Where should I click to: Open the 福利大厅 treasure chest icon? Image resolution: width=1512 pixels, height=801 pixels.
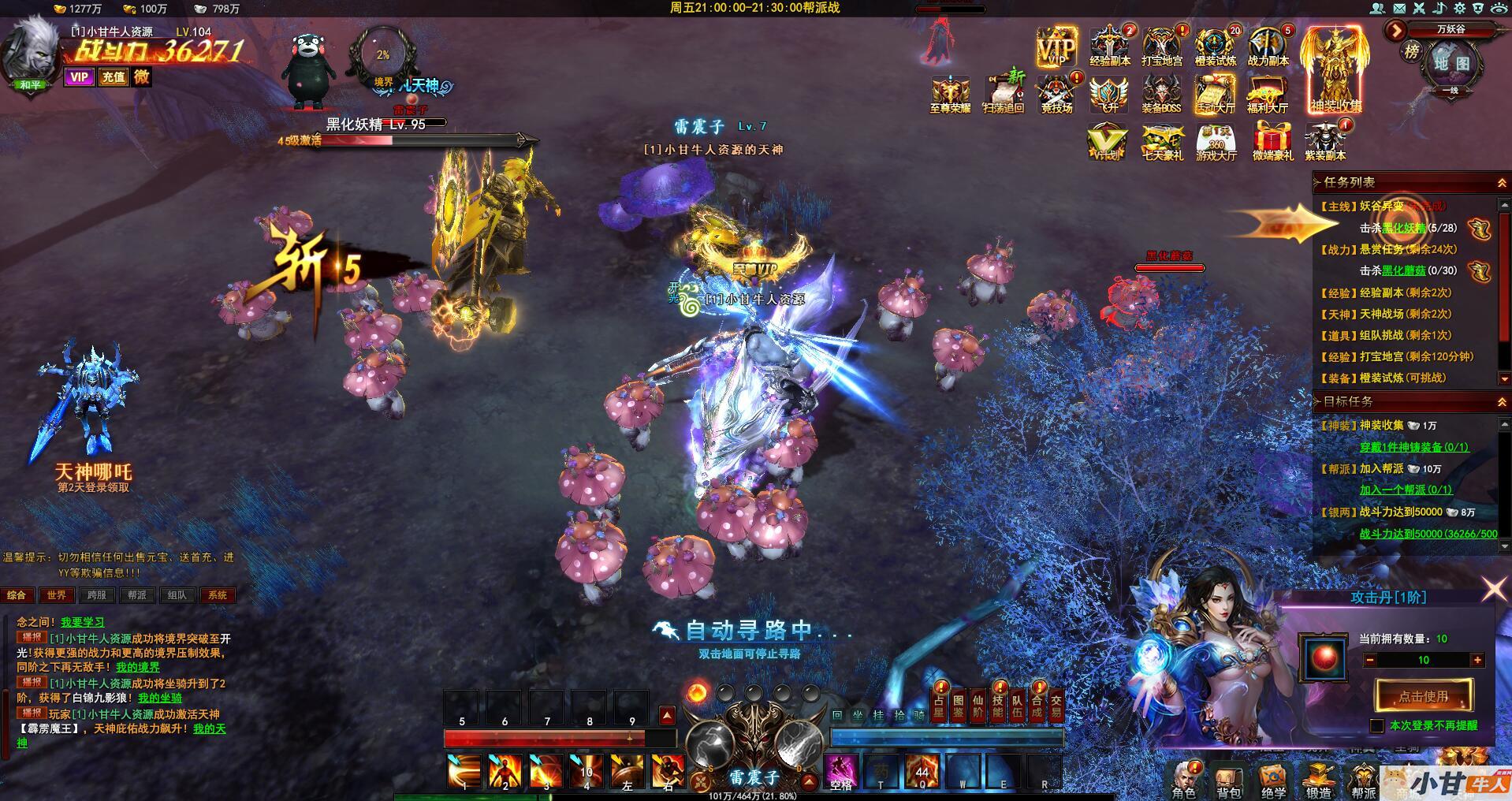[x=1268, y=95]
